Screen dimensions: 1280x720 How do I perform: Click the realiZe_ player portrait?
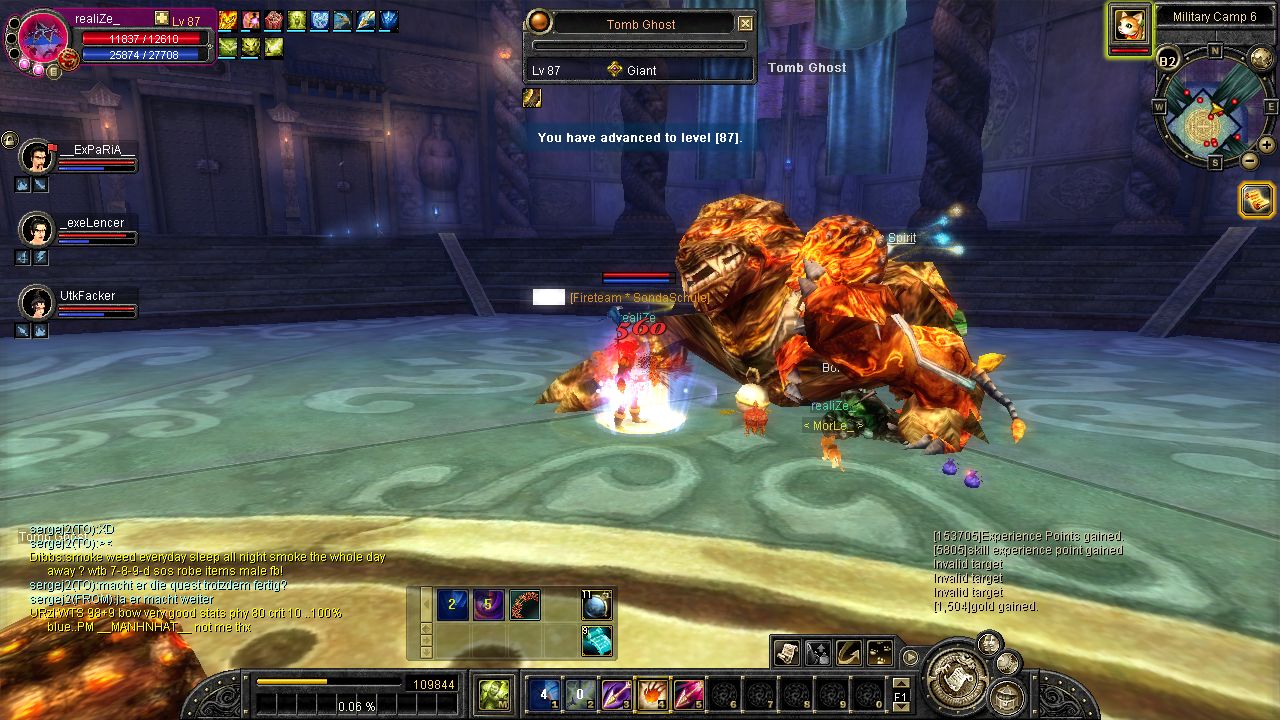click(43, 36)
